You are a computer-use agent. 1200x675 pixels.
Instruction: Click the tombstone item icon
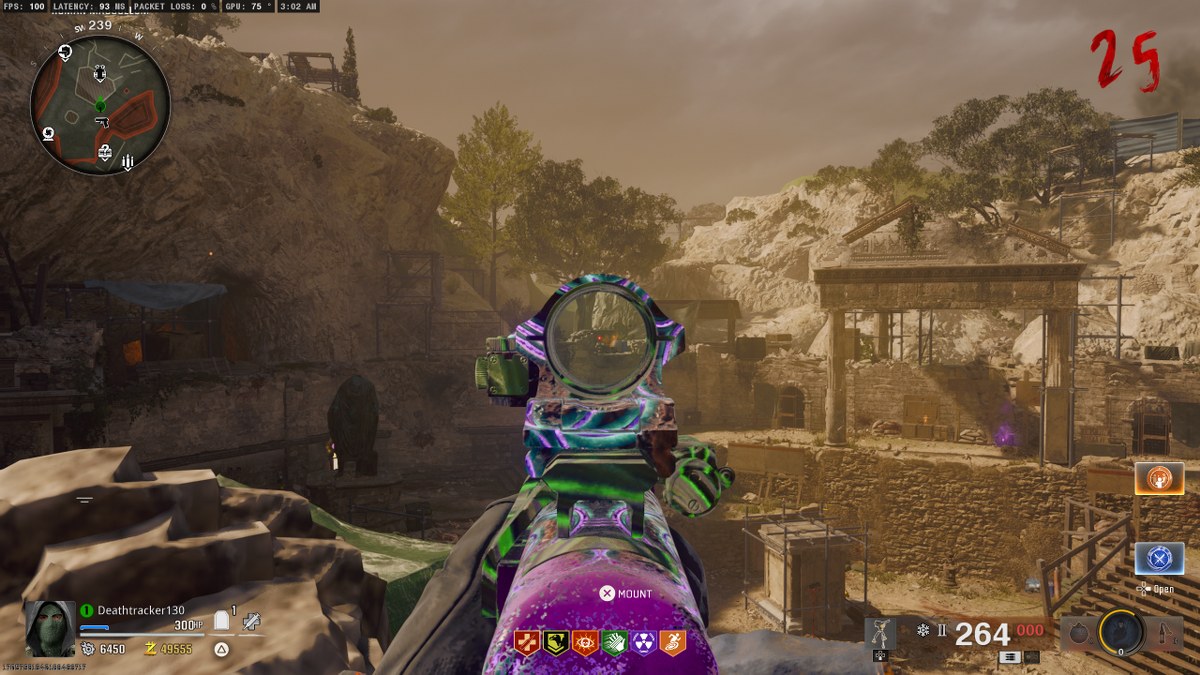click(x=223, y=621)
